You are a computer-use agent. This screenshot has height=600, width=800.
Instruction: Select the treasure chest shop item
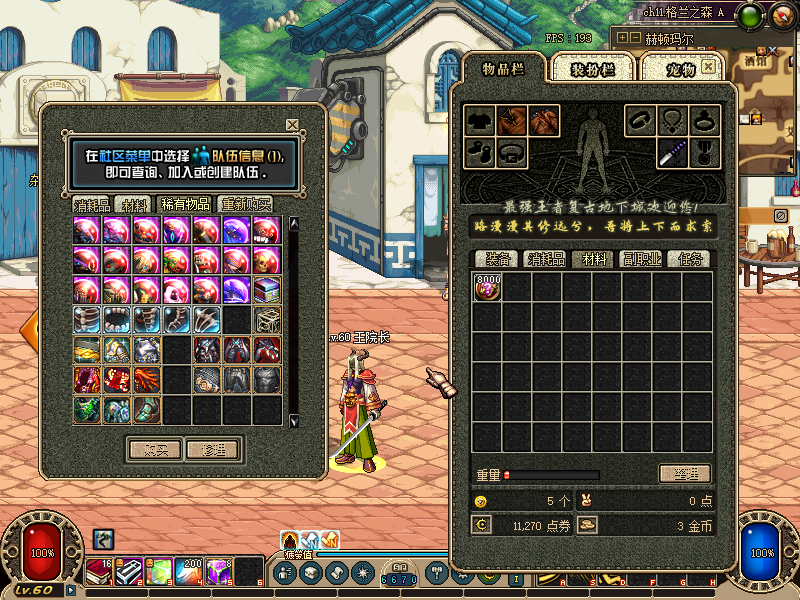click(x=266, y=290)
